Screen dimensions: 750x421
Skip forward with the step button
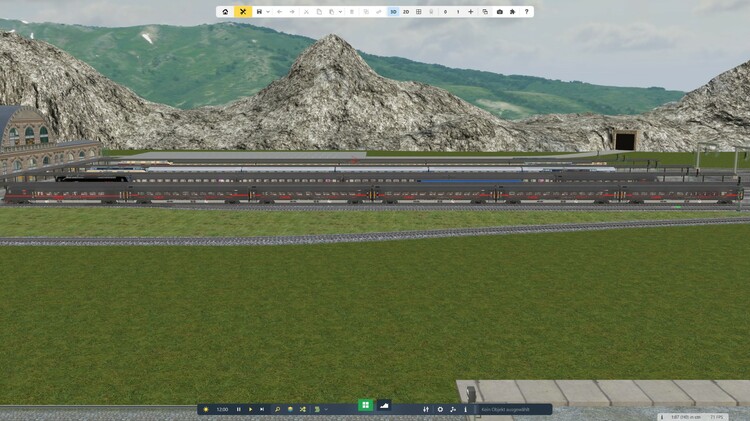click(262, 409)
